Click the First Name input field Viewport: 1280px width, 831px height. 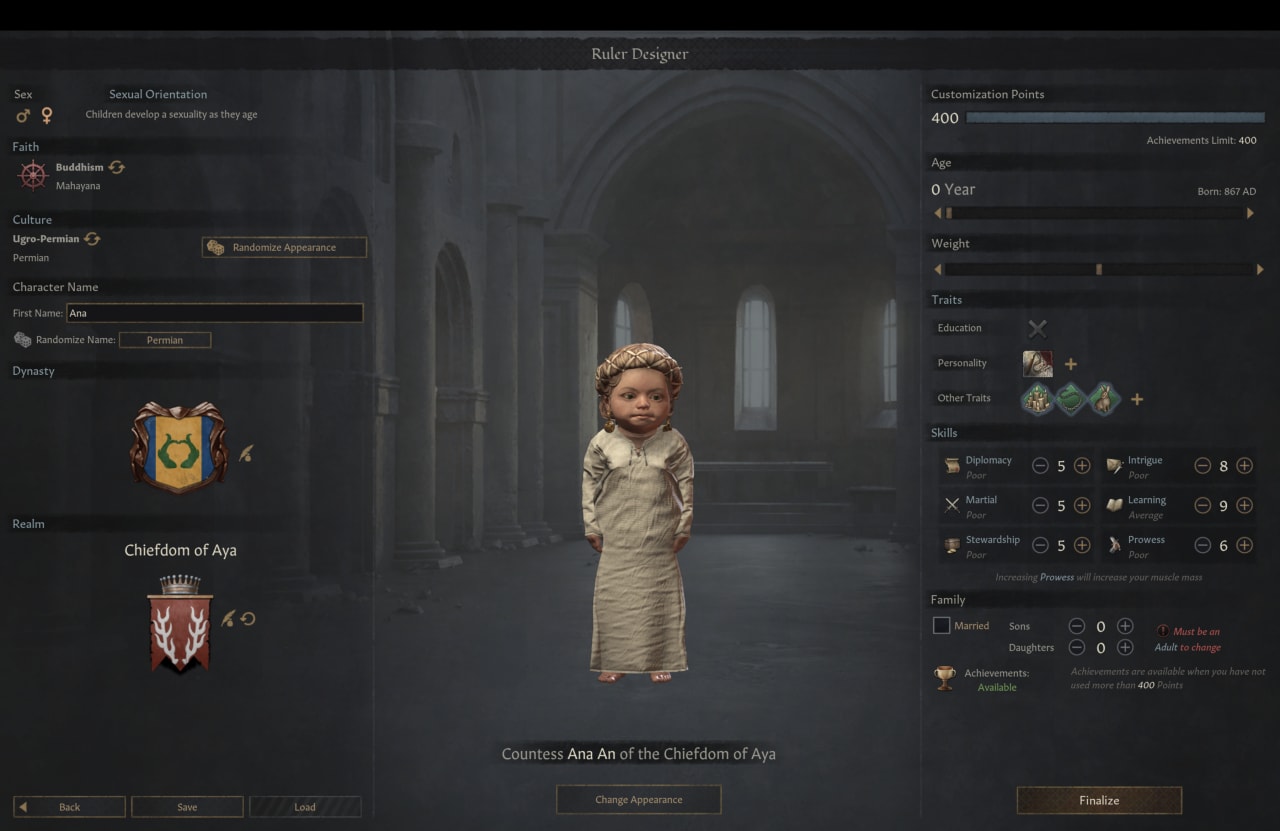click(x=215, y=313)
